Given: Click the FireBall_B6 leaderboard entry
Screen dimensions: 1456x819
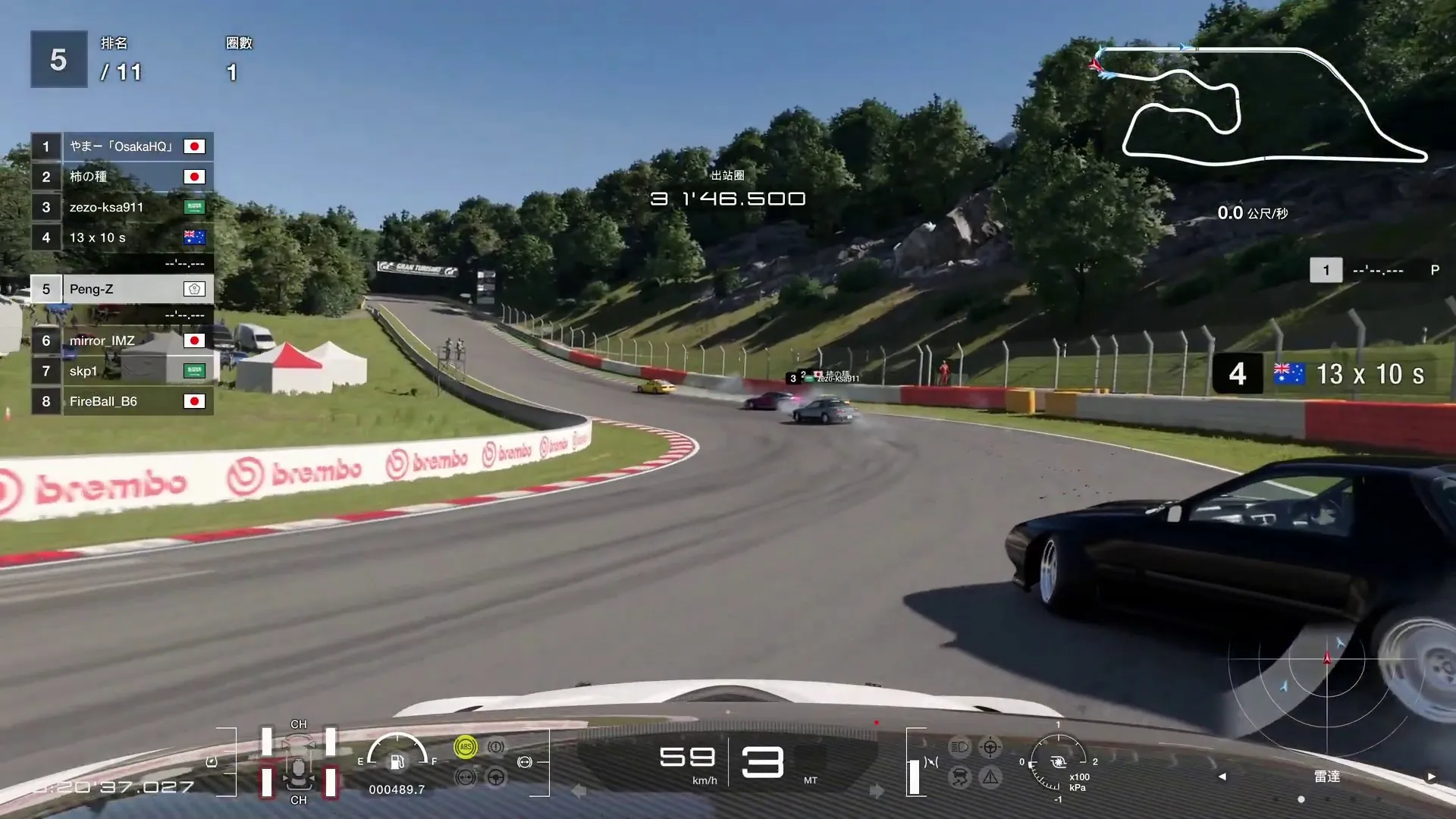Looking at the screenshot, I should coord(121,401).
